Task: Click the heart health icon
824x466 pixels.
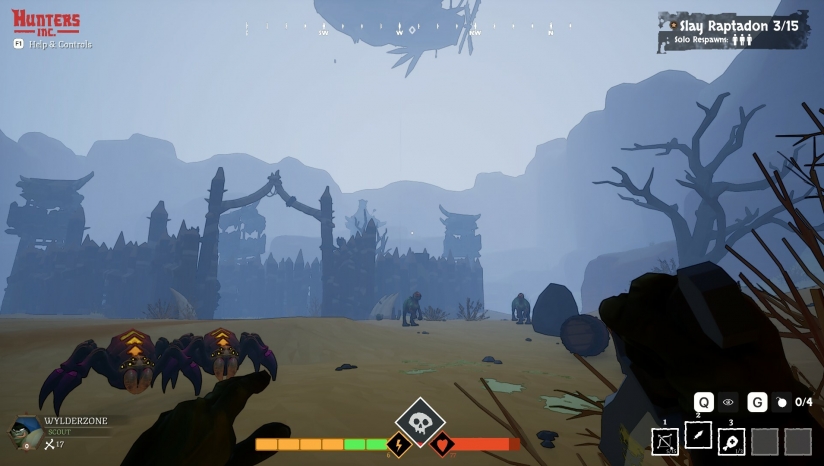Action: click(442, 444)
